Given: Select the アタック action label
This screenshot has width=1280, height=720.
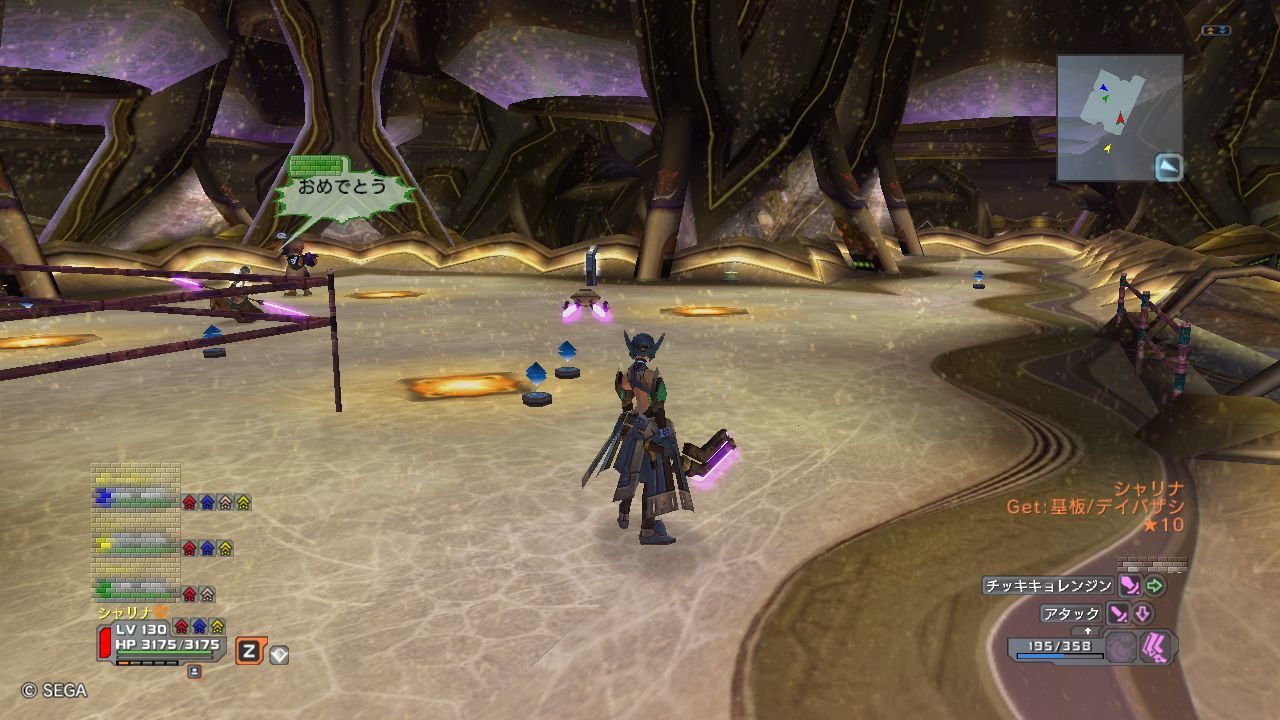Looking at the screenshot, I should click(1071, 614).
